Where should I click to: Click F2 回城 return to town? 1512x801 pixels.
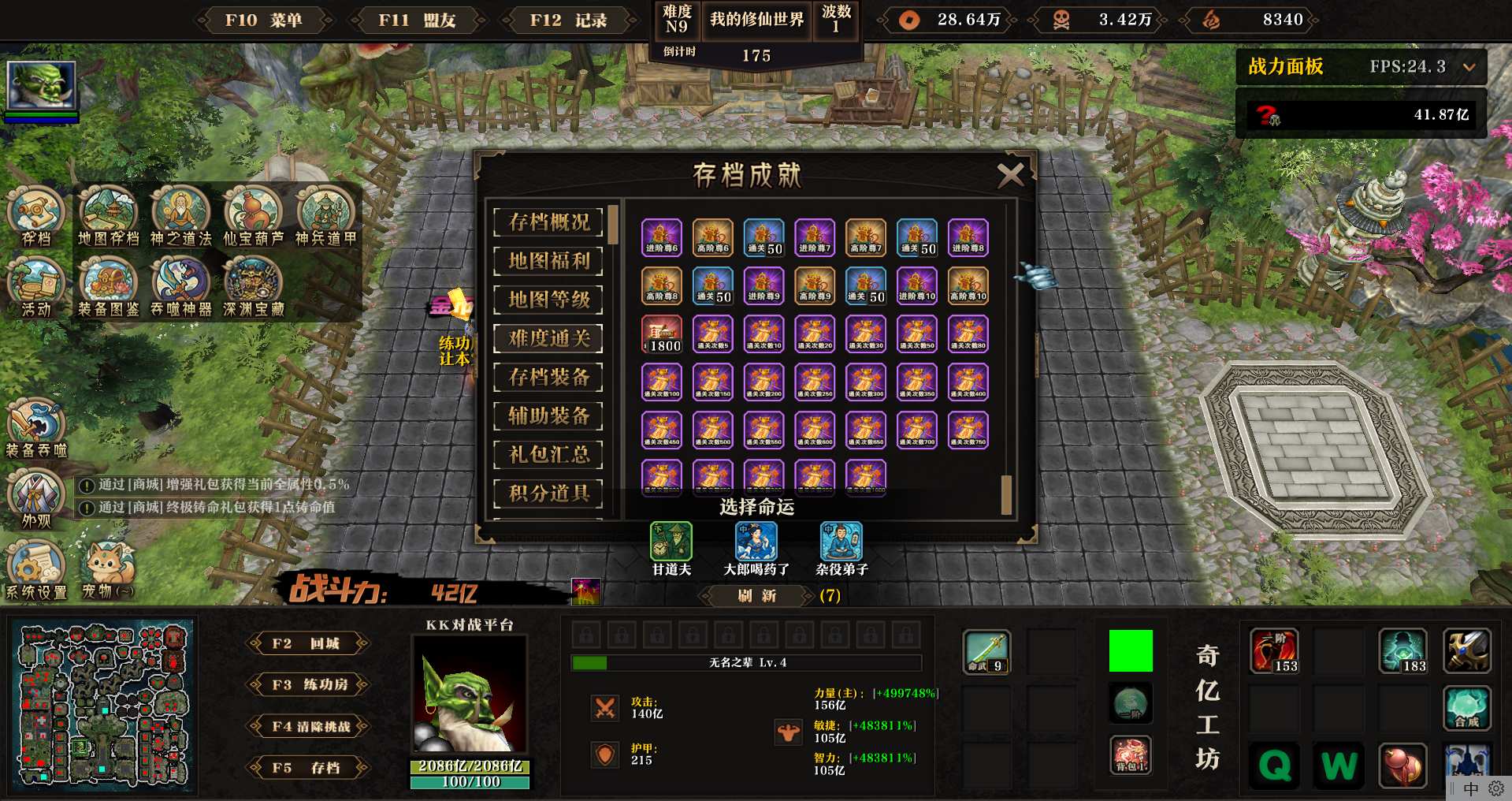307,643
